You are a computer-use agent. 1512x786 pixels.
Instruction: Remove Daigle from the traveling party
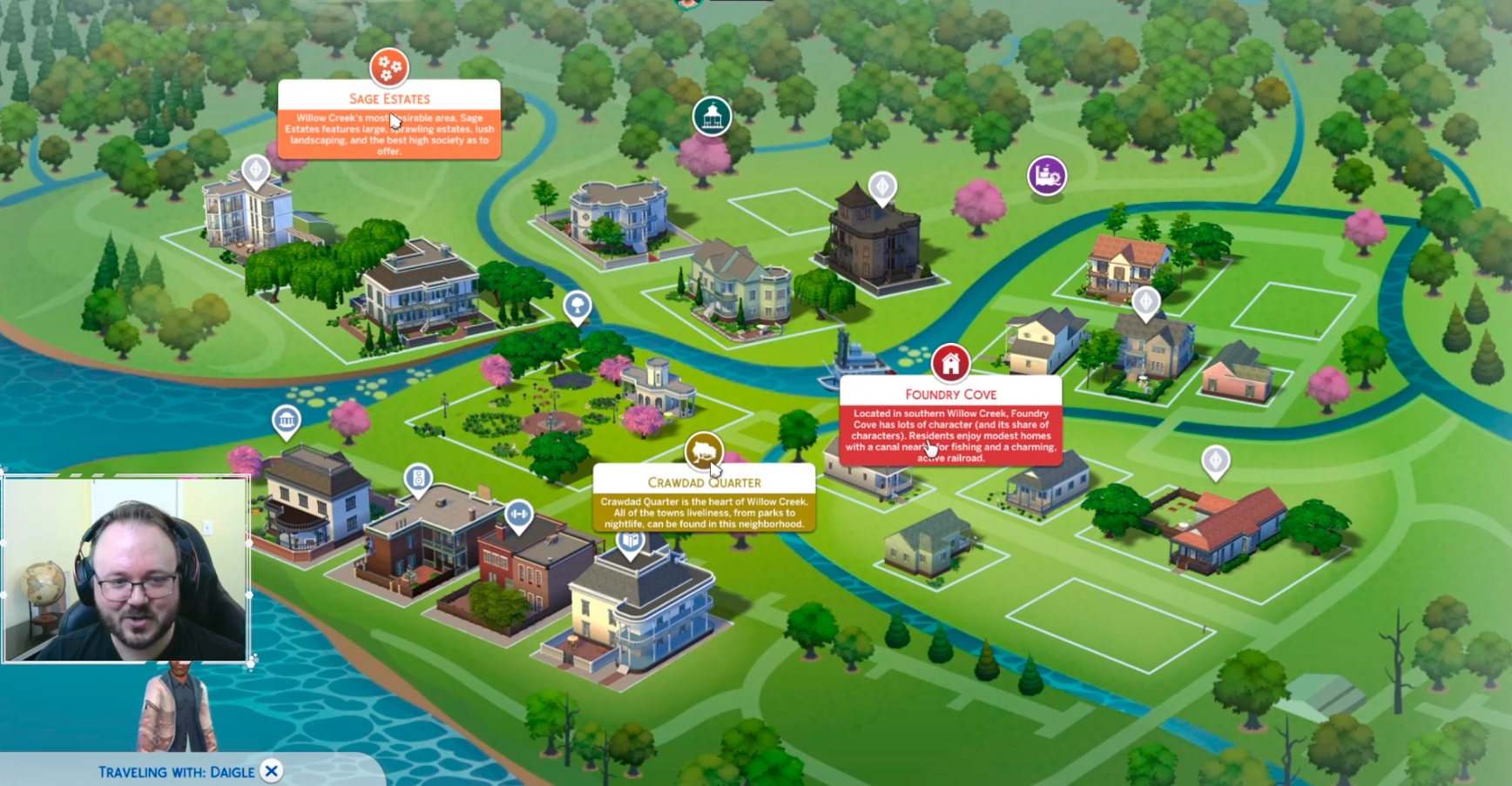272,771
